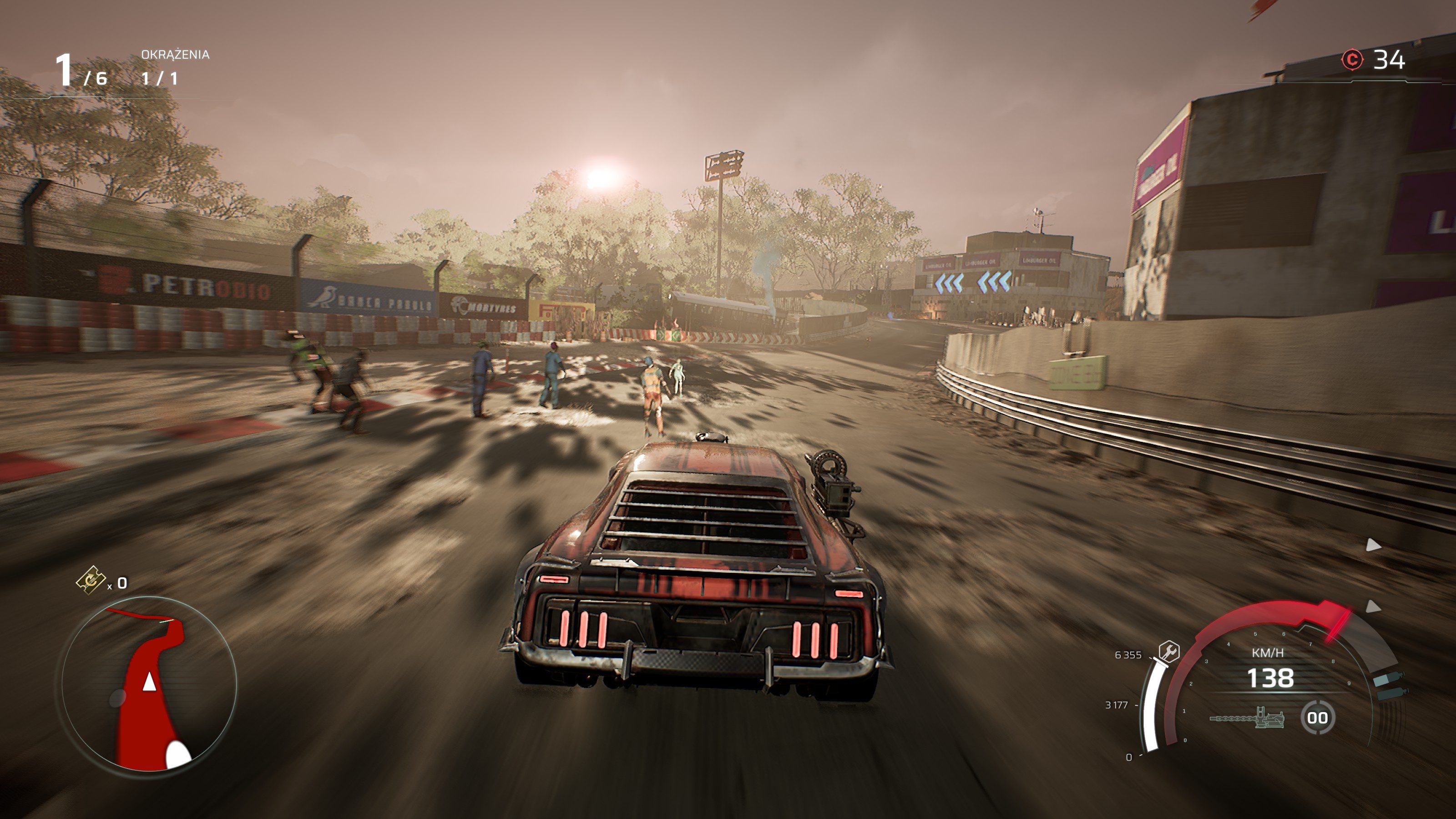Image resolution: width=1456 pixels, height=819 pixels.
Task: Click the white gray triangle above the tachometer
Action: click(x=1374, y=607)
